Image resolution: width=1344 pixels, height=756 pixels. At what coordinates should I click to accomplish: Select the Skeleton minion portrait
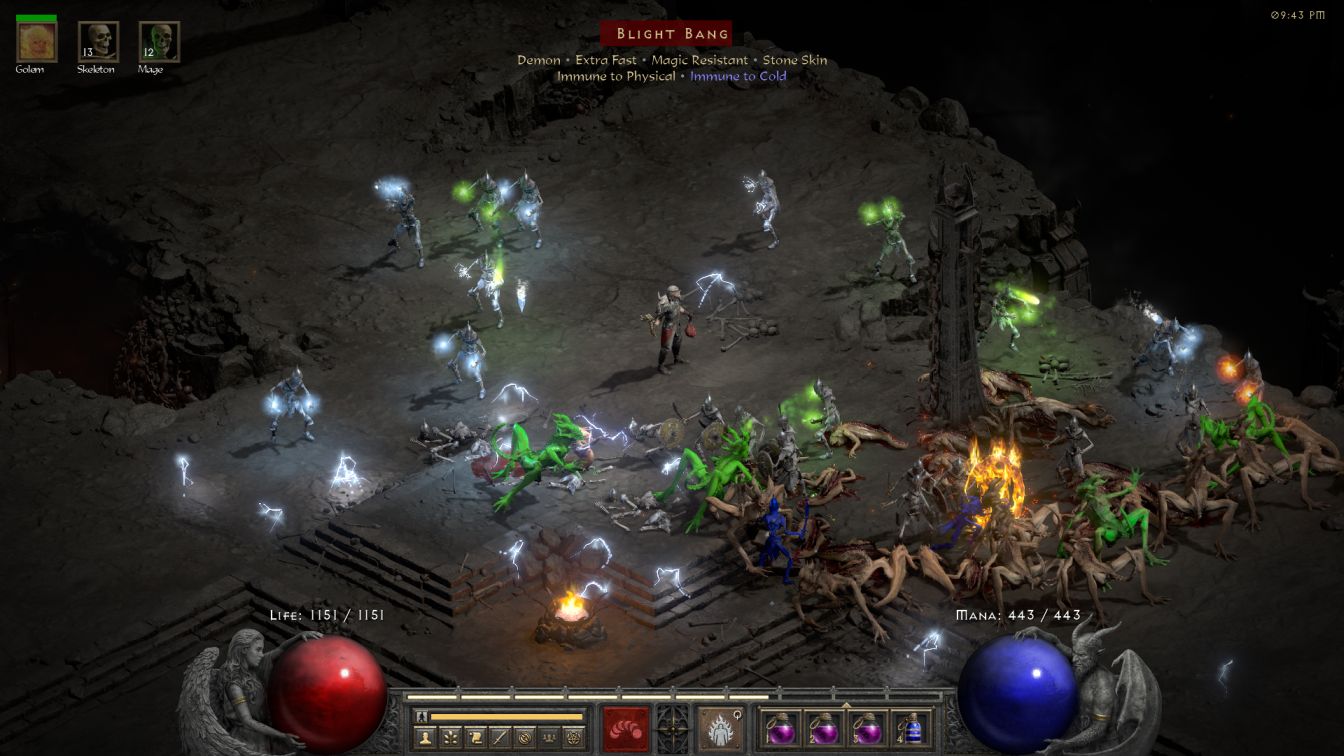(x=98, y=42)
